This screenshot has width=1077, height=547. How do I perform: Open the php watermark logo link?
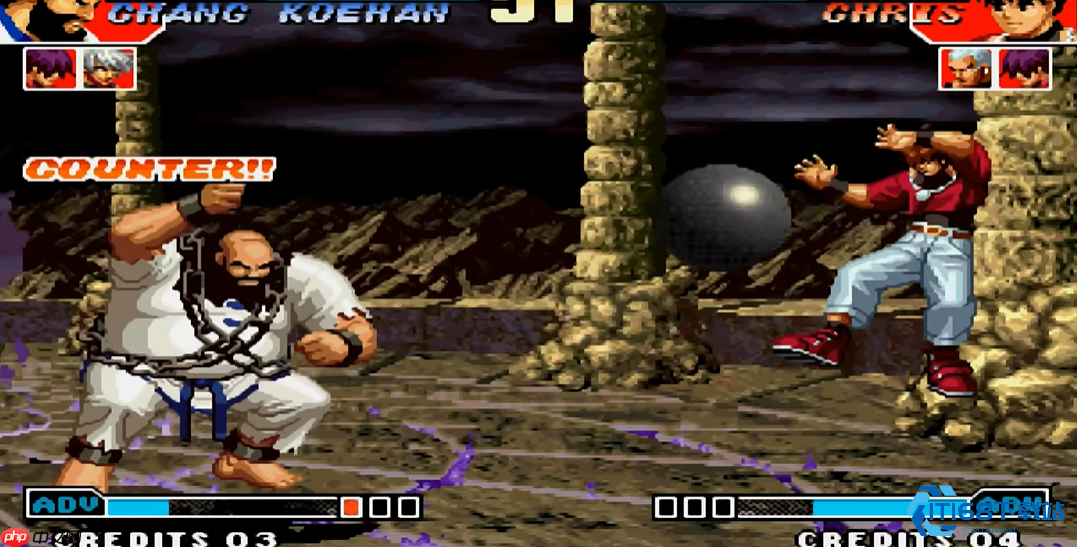(16, 537)
